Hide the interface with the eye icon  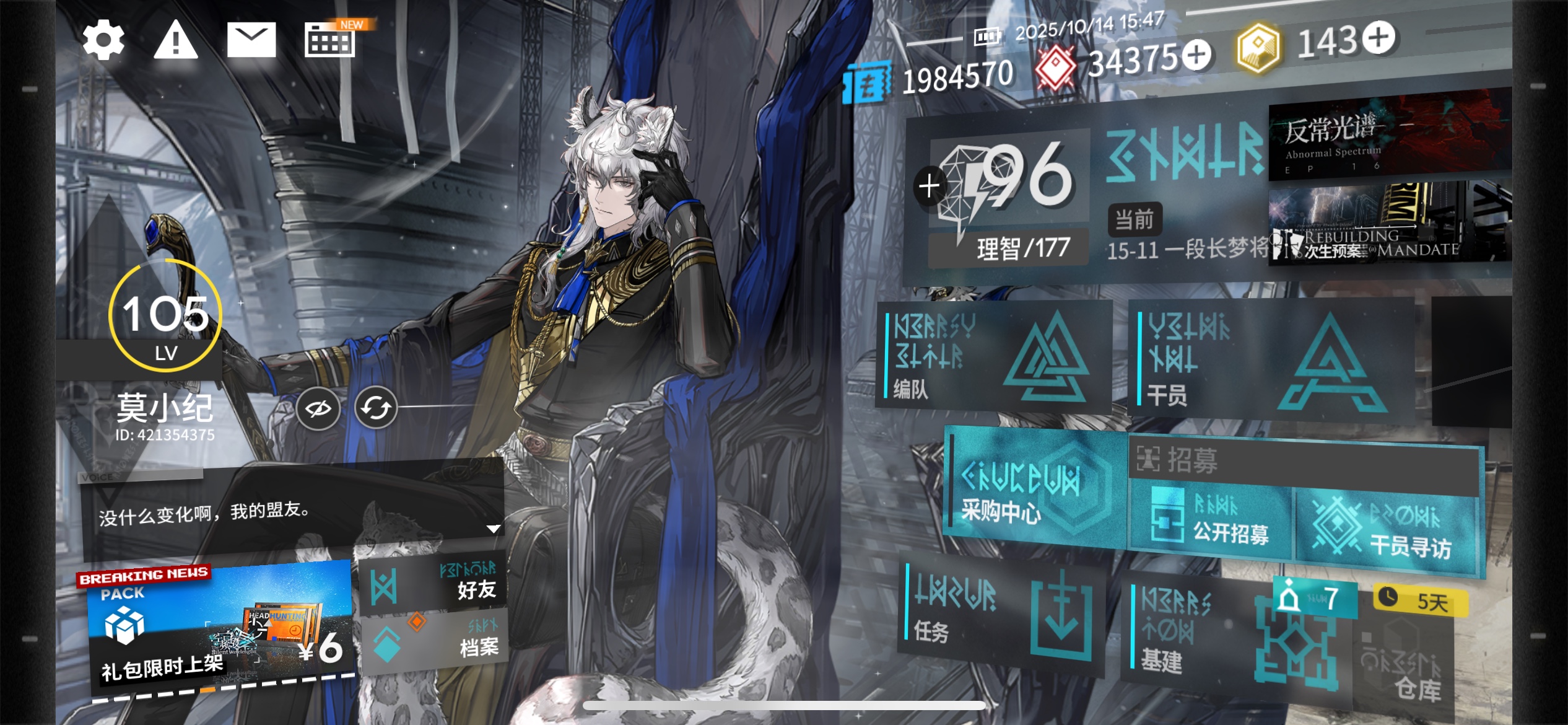(x=318, y=408)
